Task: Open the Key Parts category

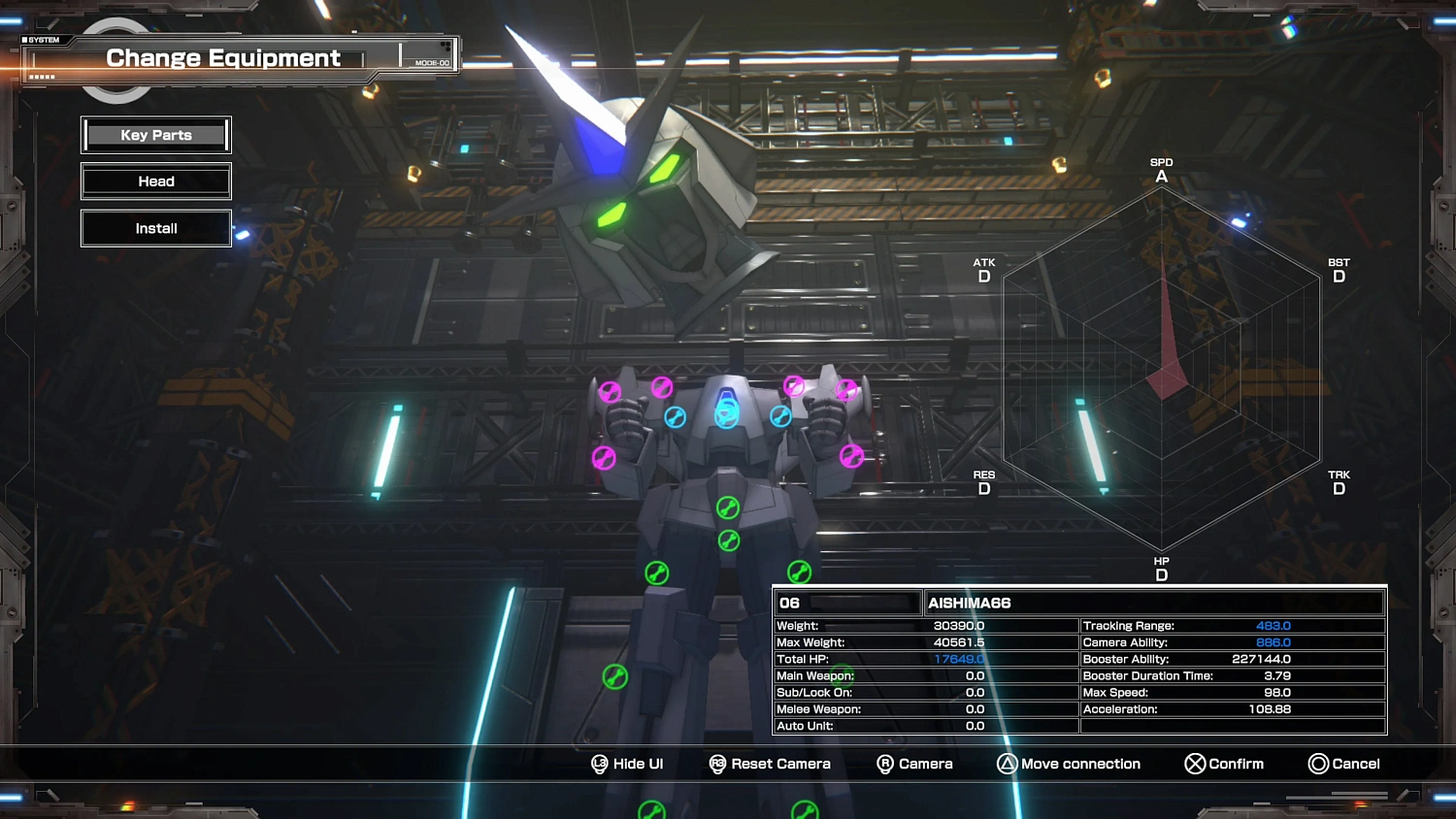Action: pos(155,135)
